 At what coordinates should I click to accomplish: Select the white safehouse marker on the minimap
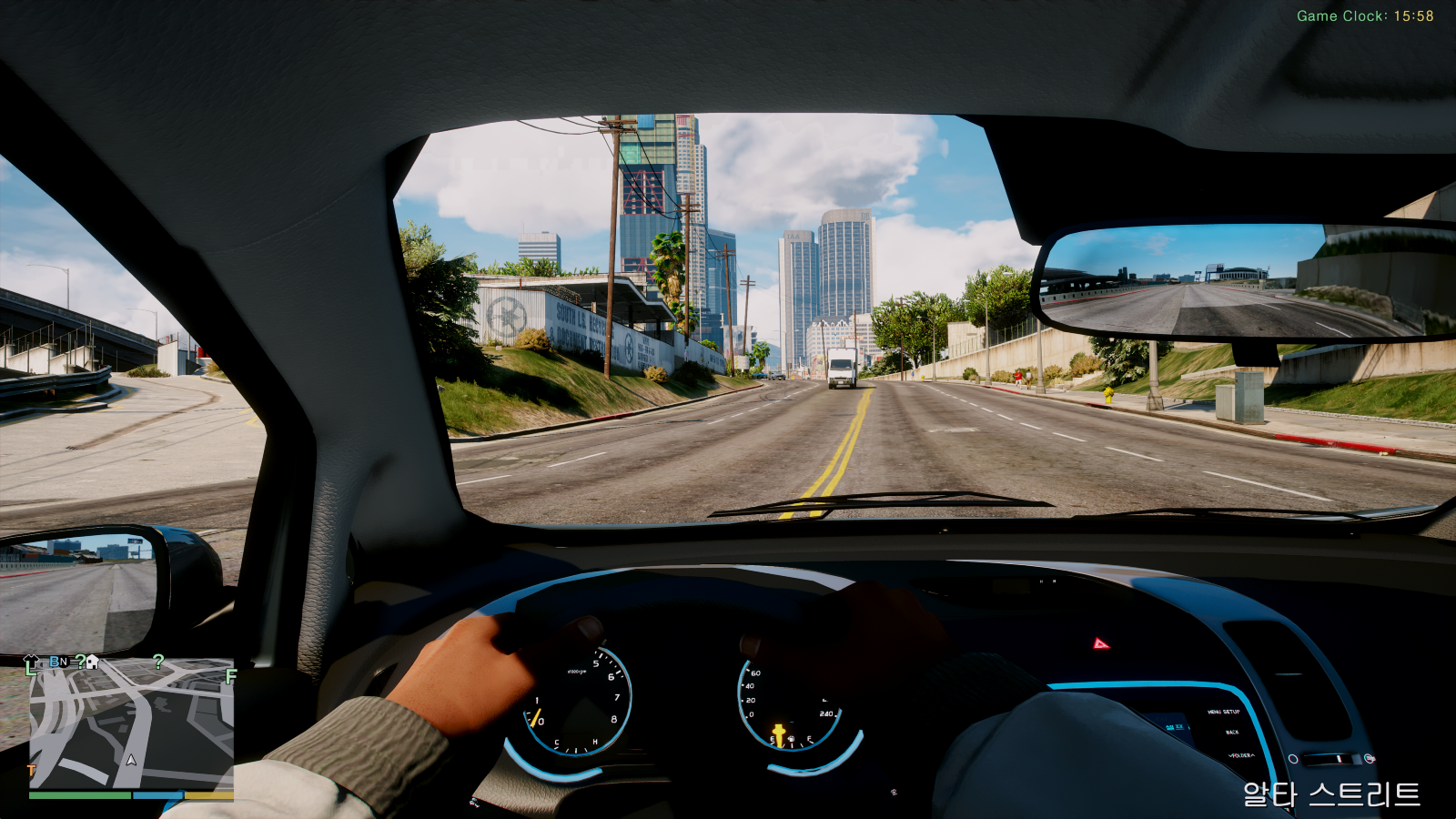coord(92,662)
